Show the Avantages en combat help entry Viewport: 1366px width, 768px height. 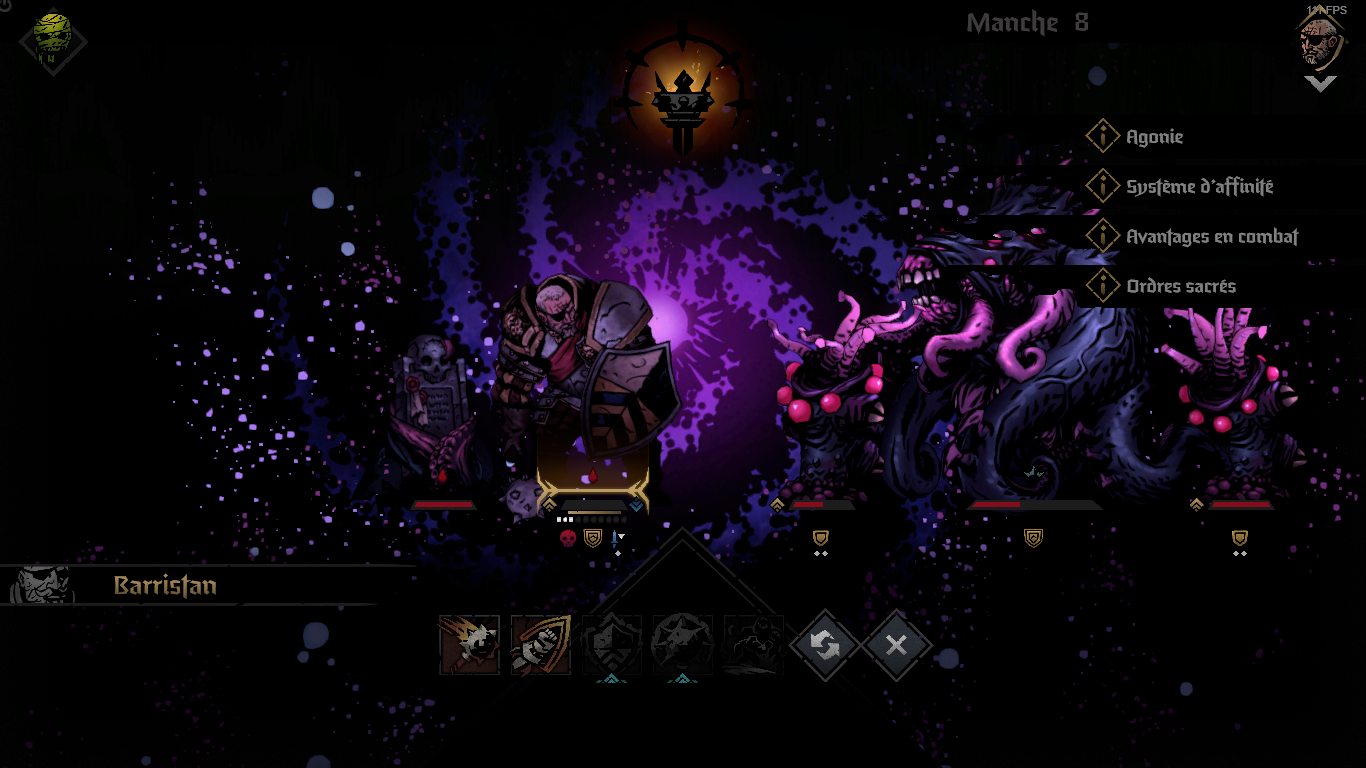[1211, 237]
